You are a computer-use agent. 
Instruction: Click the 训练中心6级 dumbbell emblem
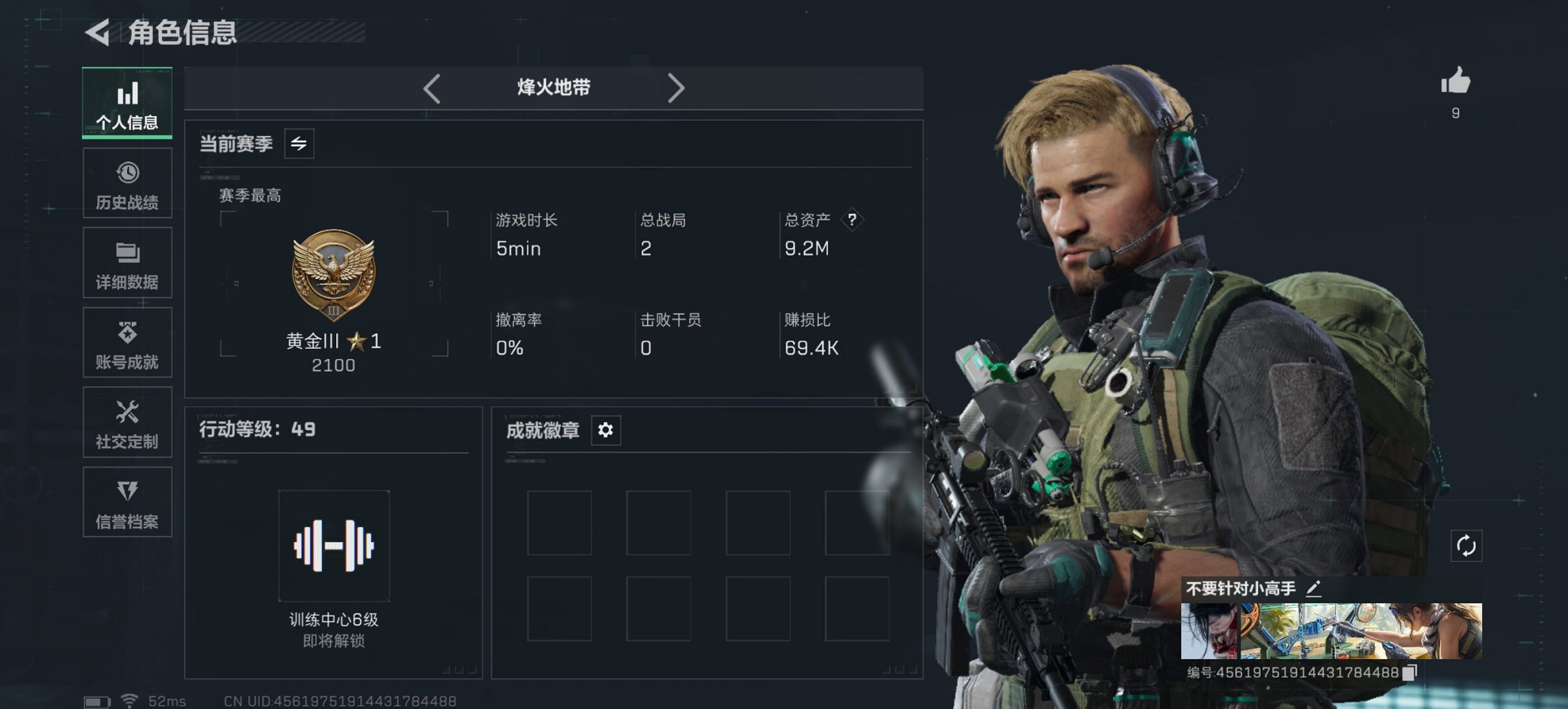[x=333, y=547]
